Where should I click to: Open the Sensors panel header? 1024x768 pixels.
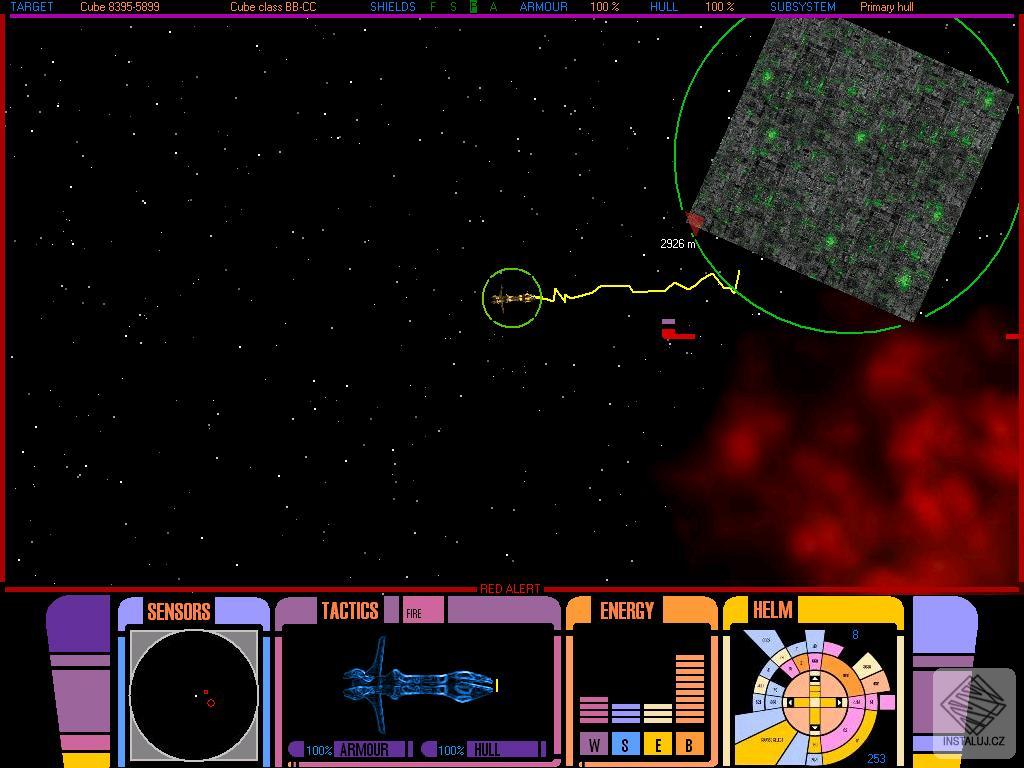(x=179, y=611)
